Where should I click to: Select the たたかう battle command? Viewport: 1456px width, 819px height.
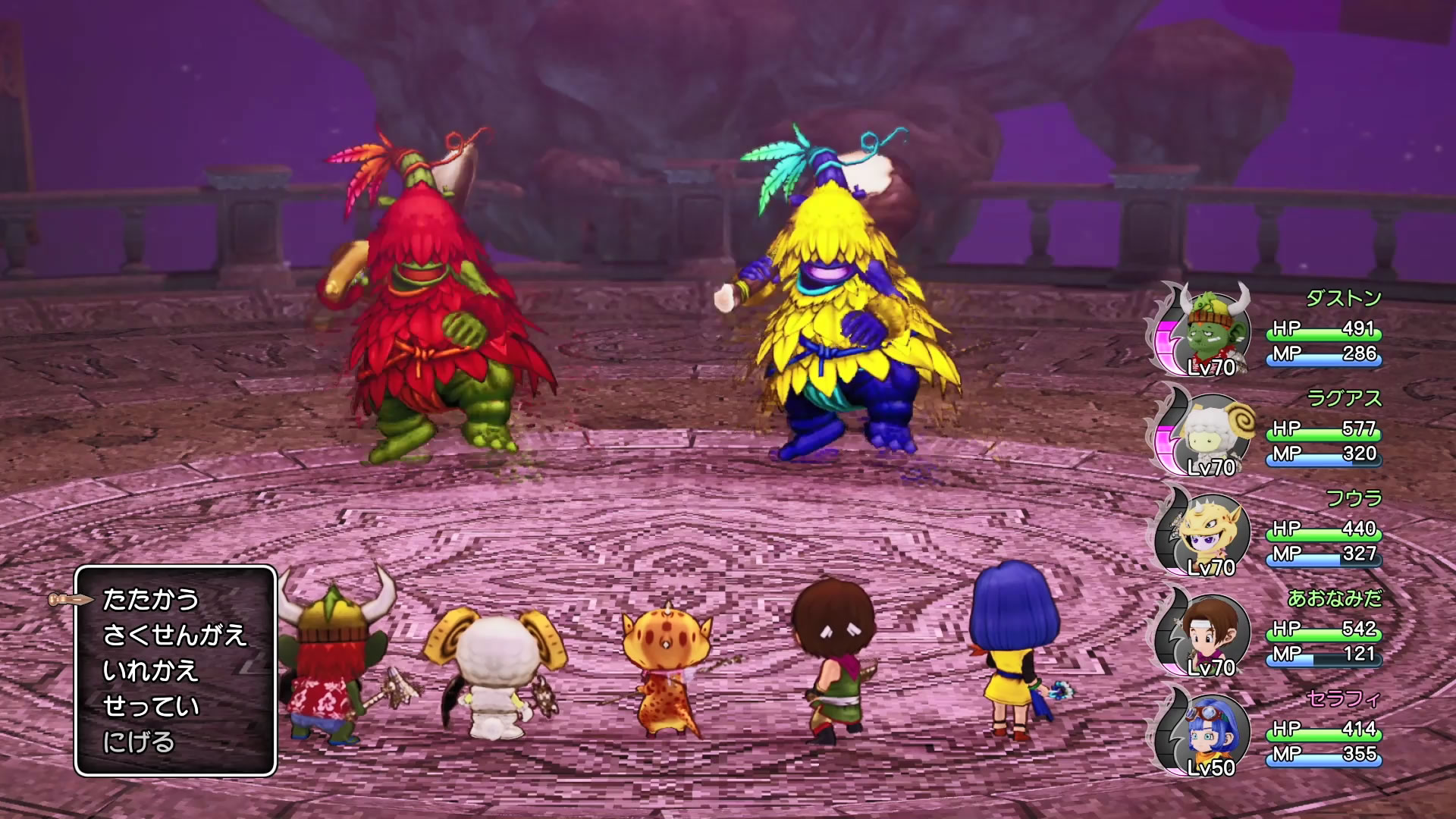(150, 600)
